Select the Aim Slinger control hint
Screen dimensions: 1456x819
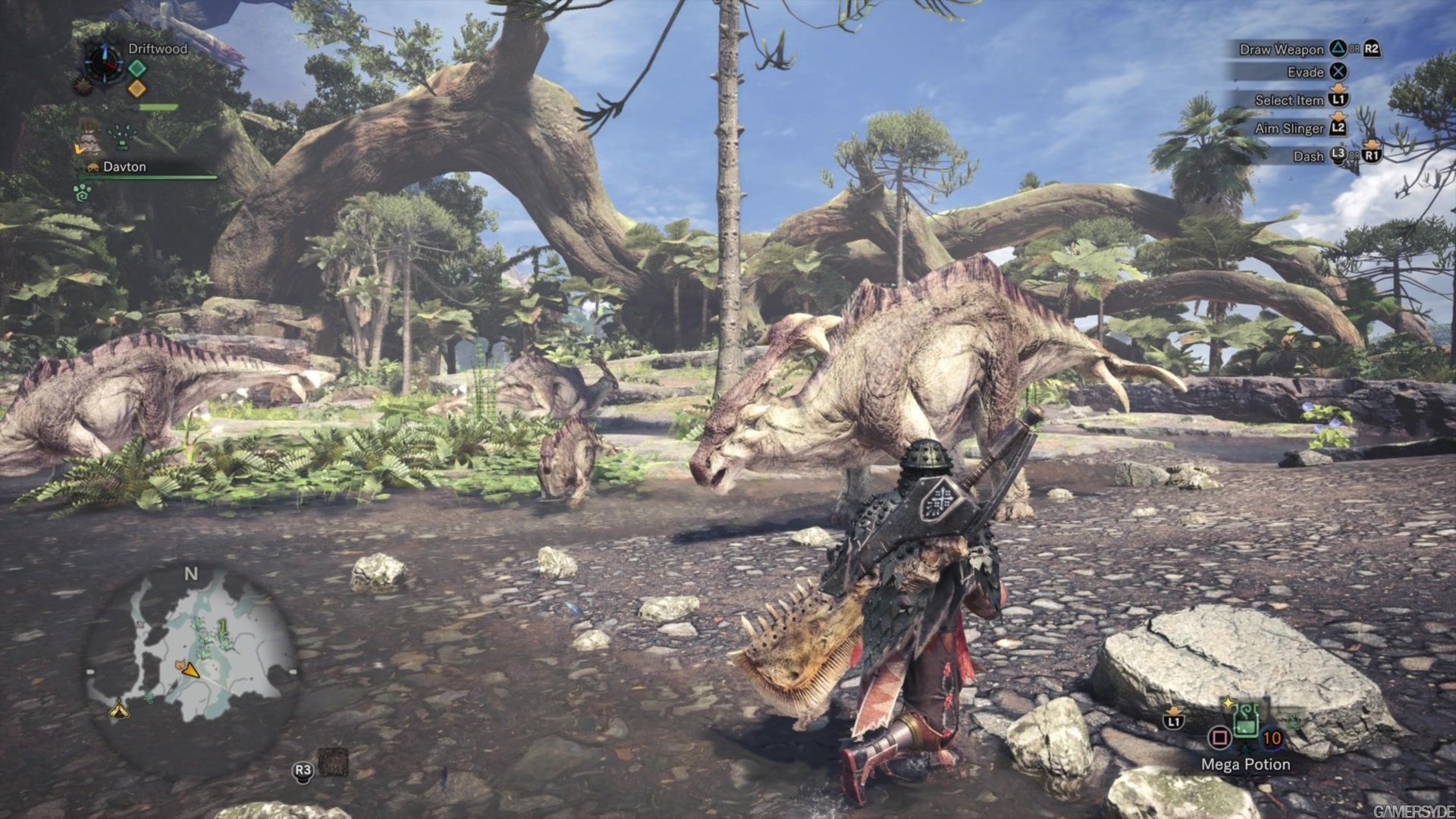tap(1289, 128)
